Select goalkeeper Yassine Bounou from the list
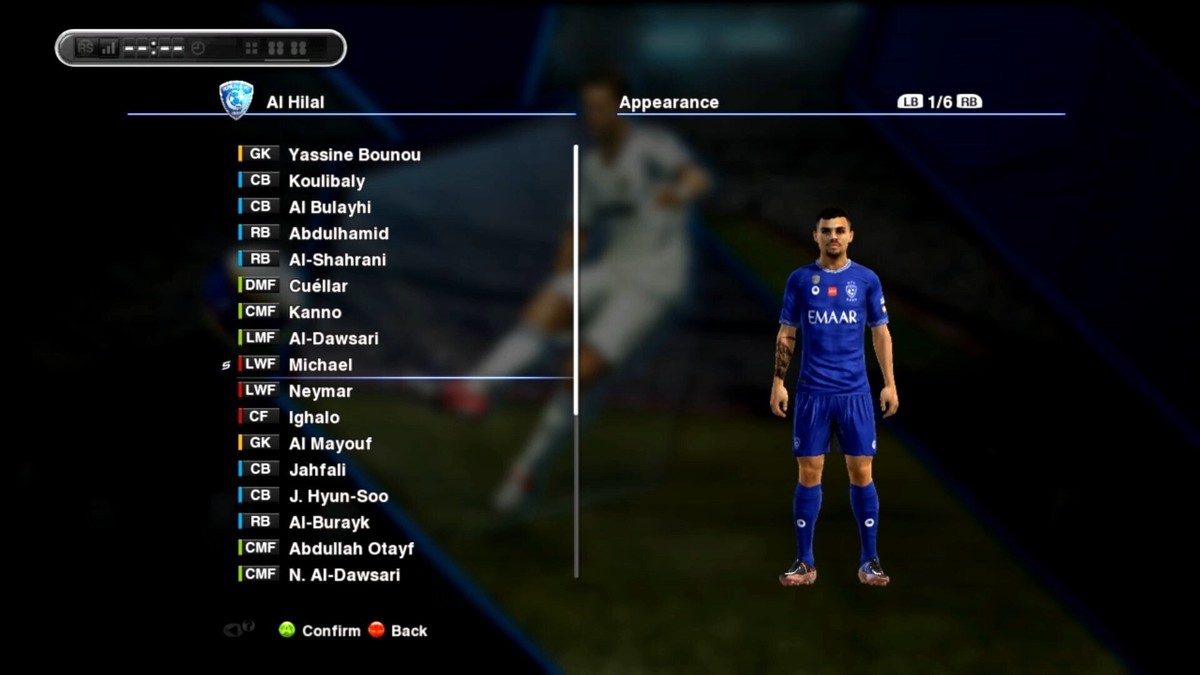 354,155
